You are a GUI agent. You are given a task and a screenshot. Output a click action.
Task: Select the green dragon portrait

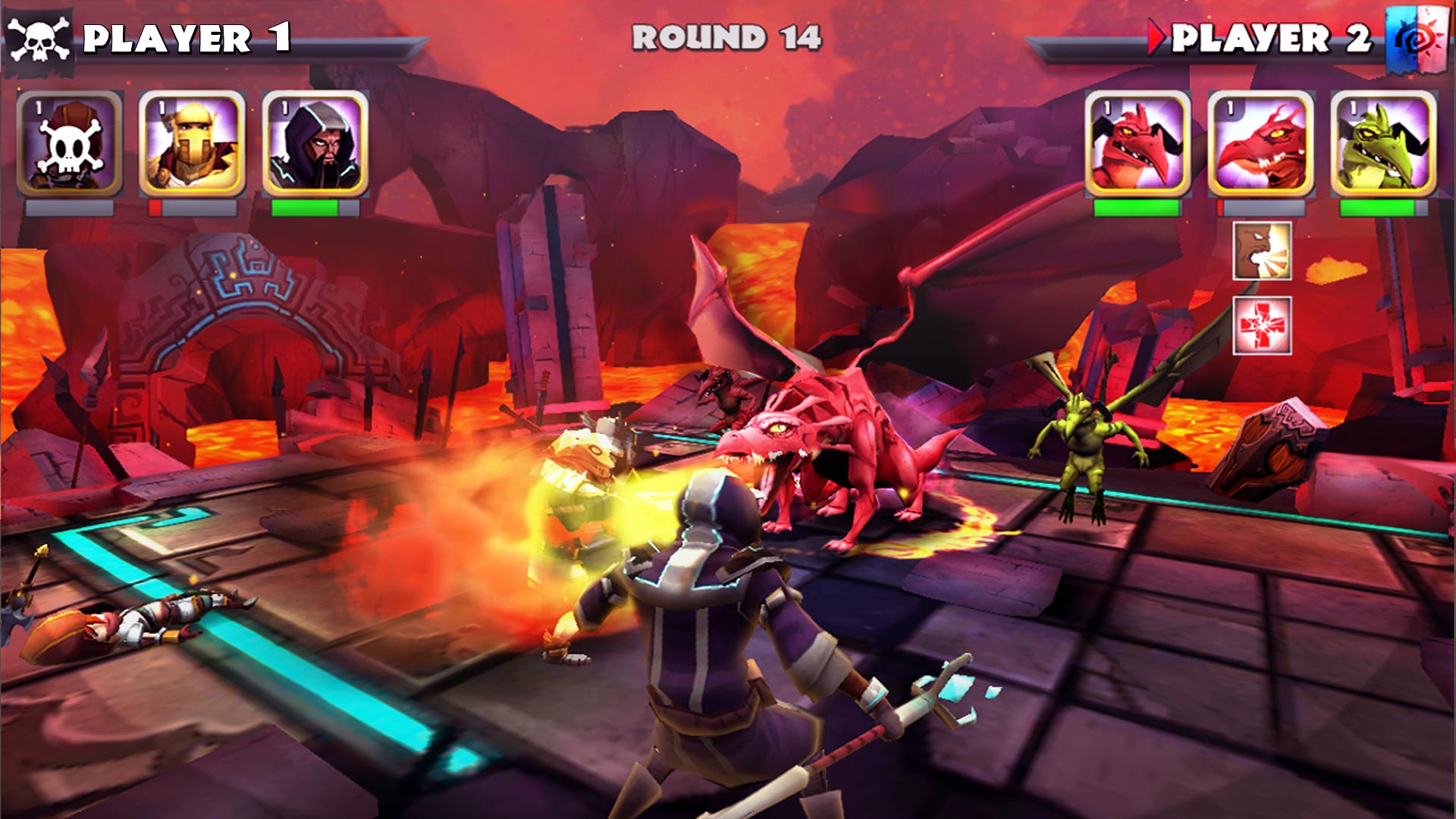coord(1388,143)
